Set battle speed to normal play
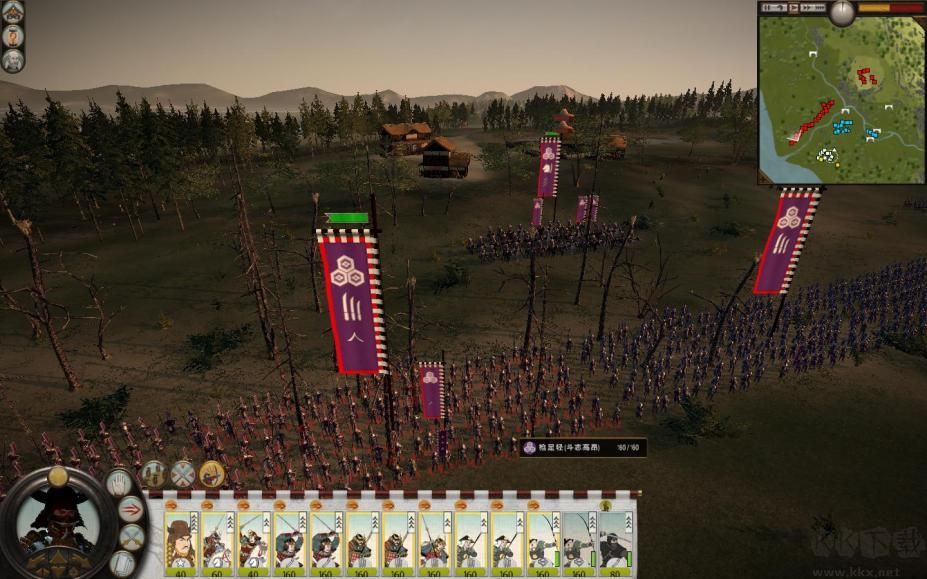 (x=795, y=7)
